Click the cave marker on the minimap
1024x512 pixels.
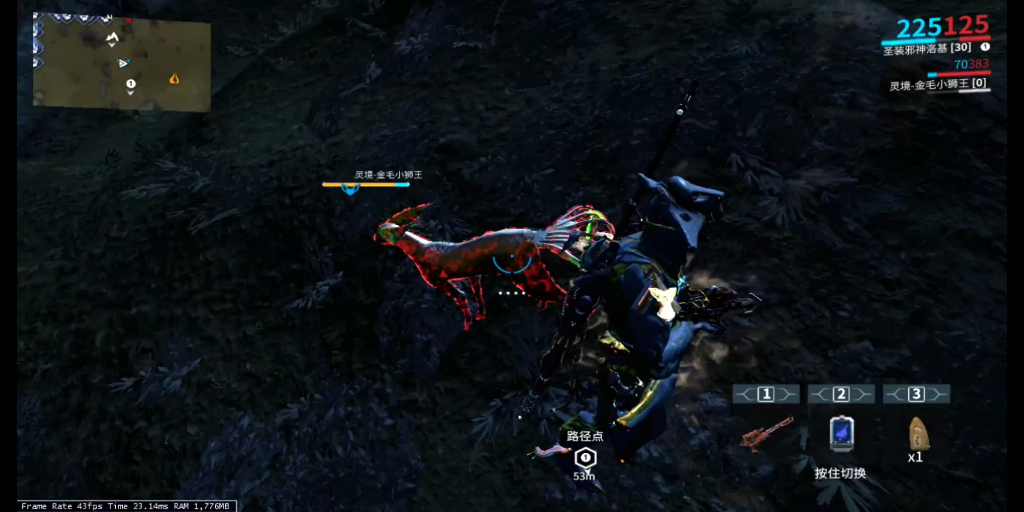click(113, 38)
